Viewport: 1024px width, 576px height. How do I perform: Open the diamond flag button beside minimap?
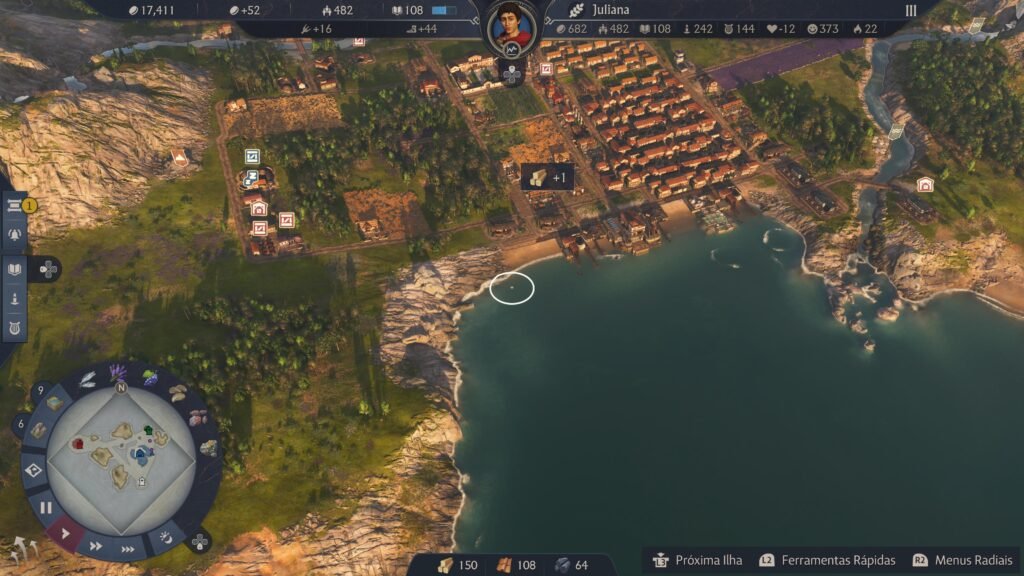click(34, 471)
